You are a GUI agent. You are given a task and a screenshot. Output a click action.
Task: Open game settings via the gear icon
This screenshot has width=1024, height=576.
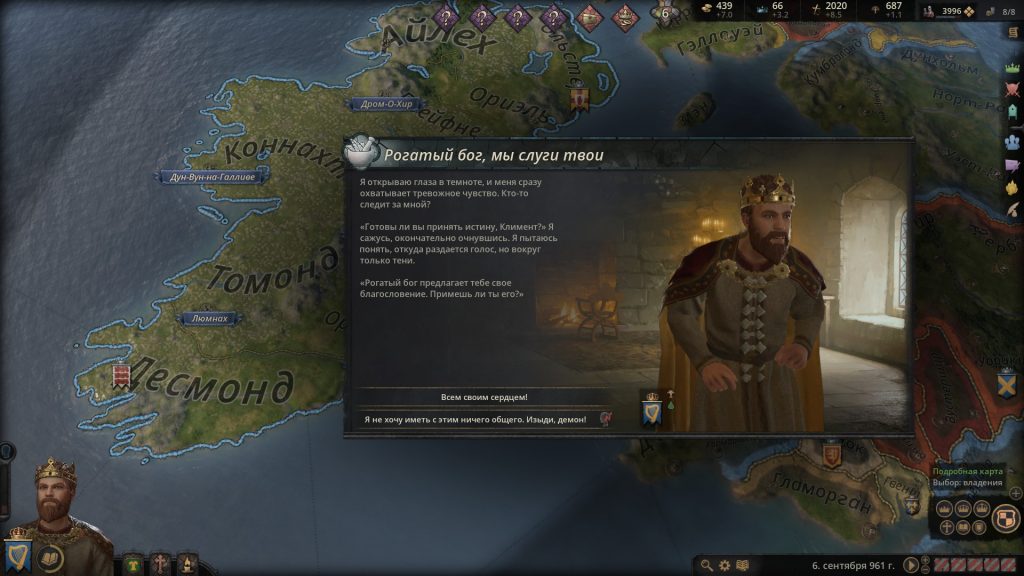pyautogui.click(x=725, y=566)
